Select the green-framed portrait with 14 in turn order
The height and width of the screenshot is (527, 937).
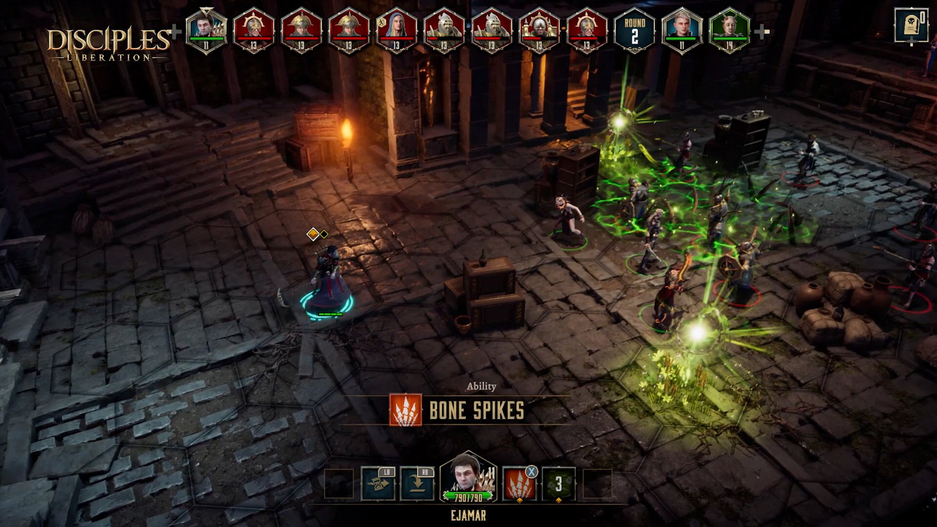pyautogui.click(x=729, y=31)
